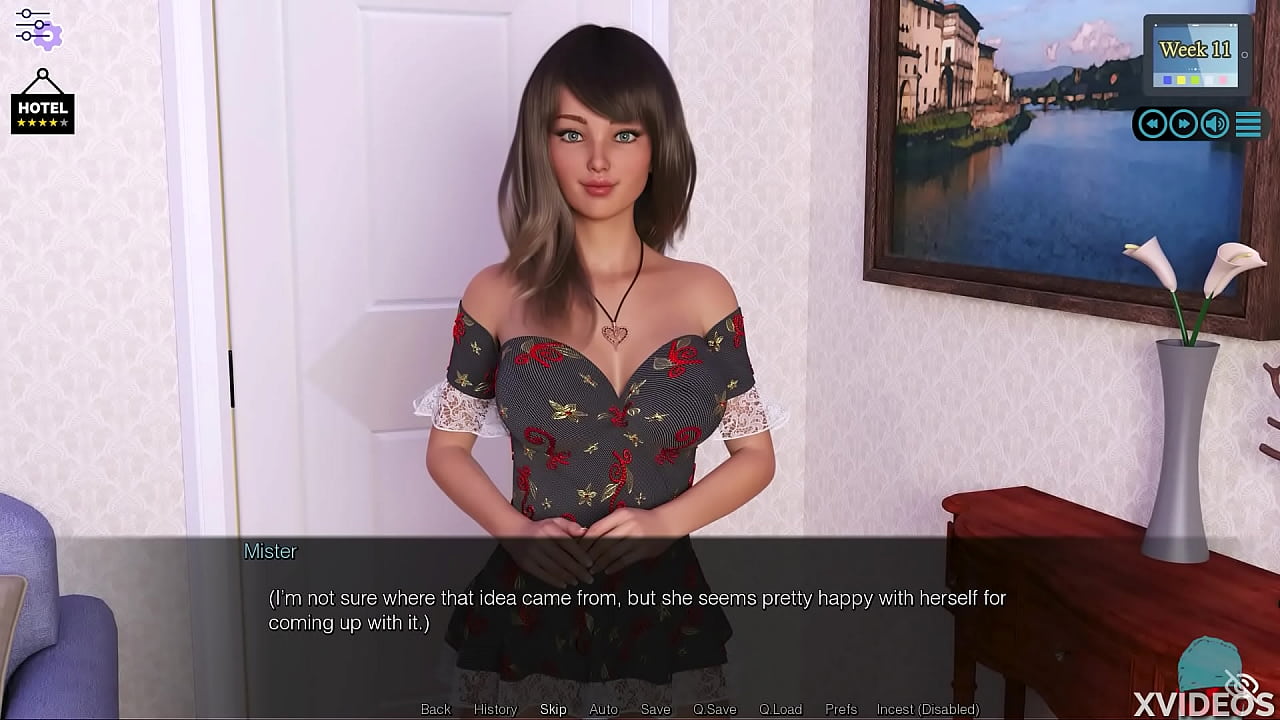Open History from the quick menu
Image resolution: width=1280 pixels, height=720 pixels.
click(x=495, y=708)
